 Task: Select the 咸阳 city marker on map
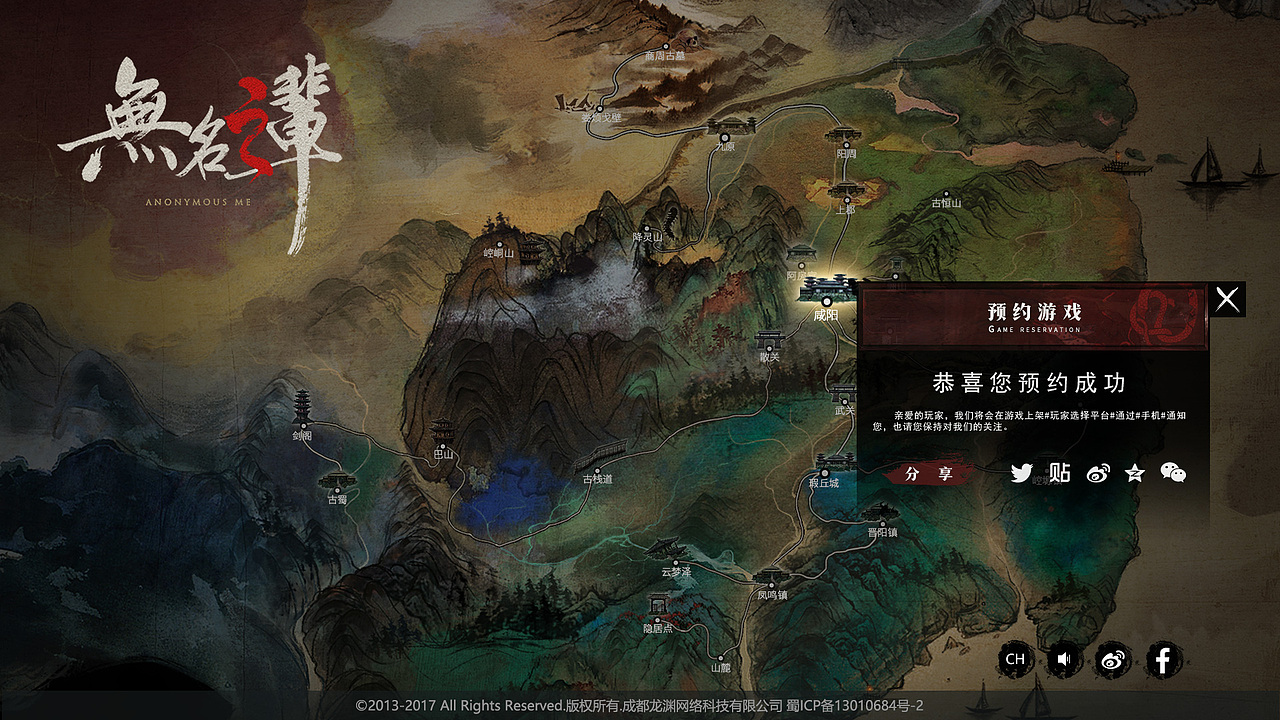point(828,300)
